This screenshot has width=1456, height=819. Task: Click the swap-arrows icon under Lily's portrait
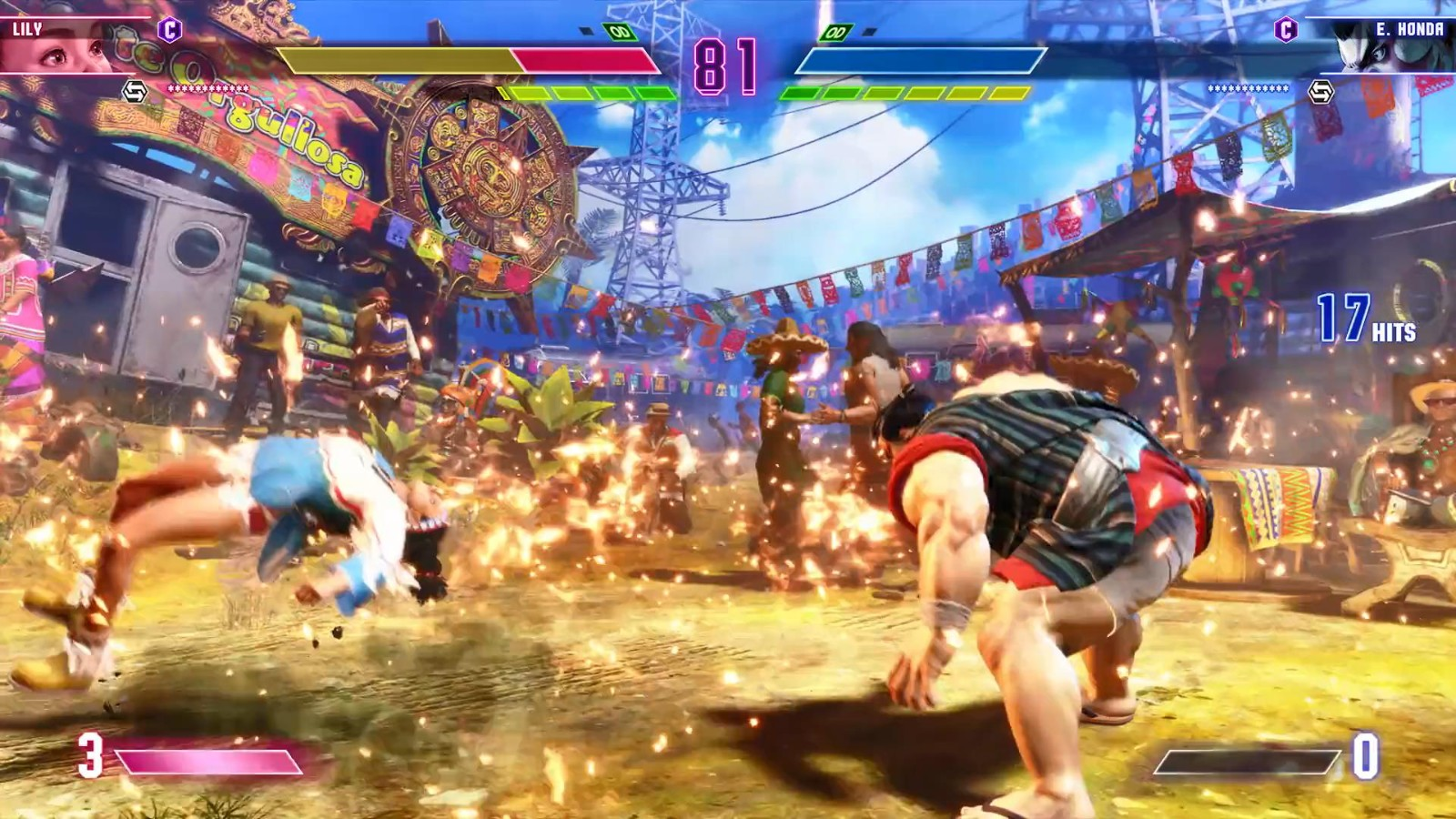coord(135,91)
